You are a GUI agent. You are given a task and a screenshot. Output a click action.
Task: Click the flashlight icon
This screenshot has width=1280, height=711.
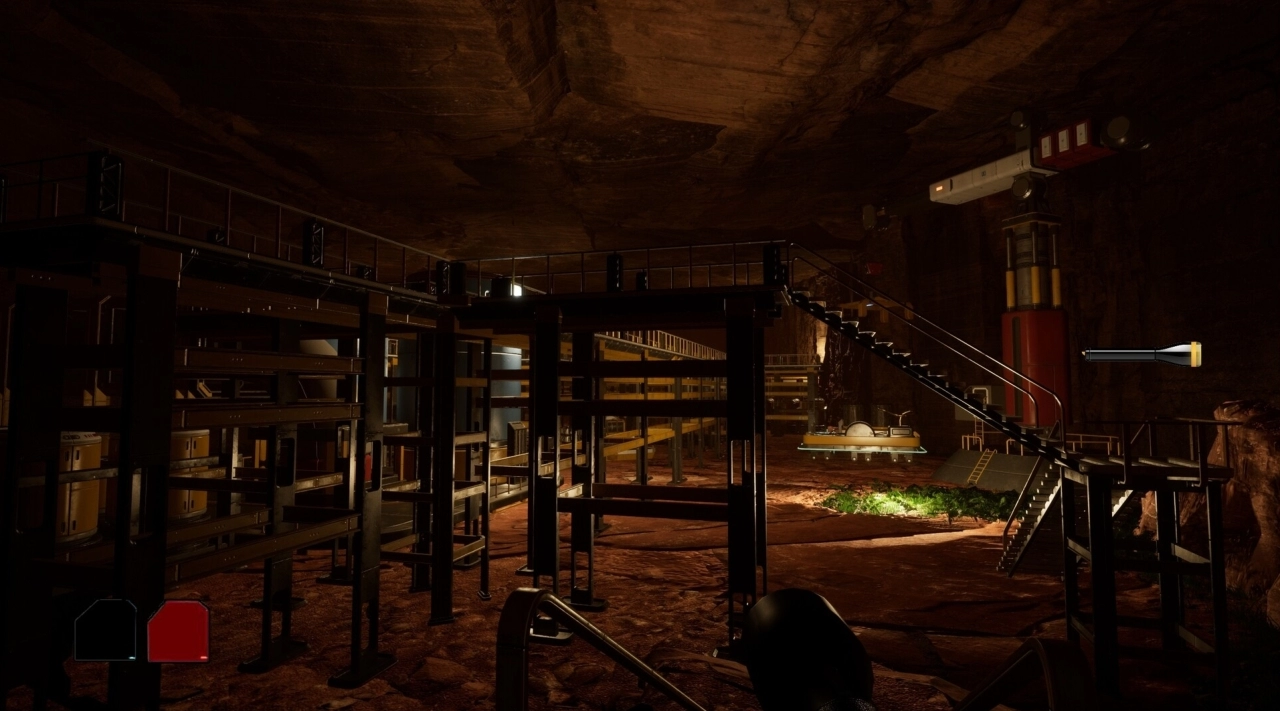[x=1141, y=354]
